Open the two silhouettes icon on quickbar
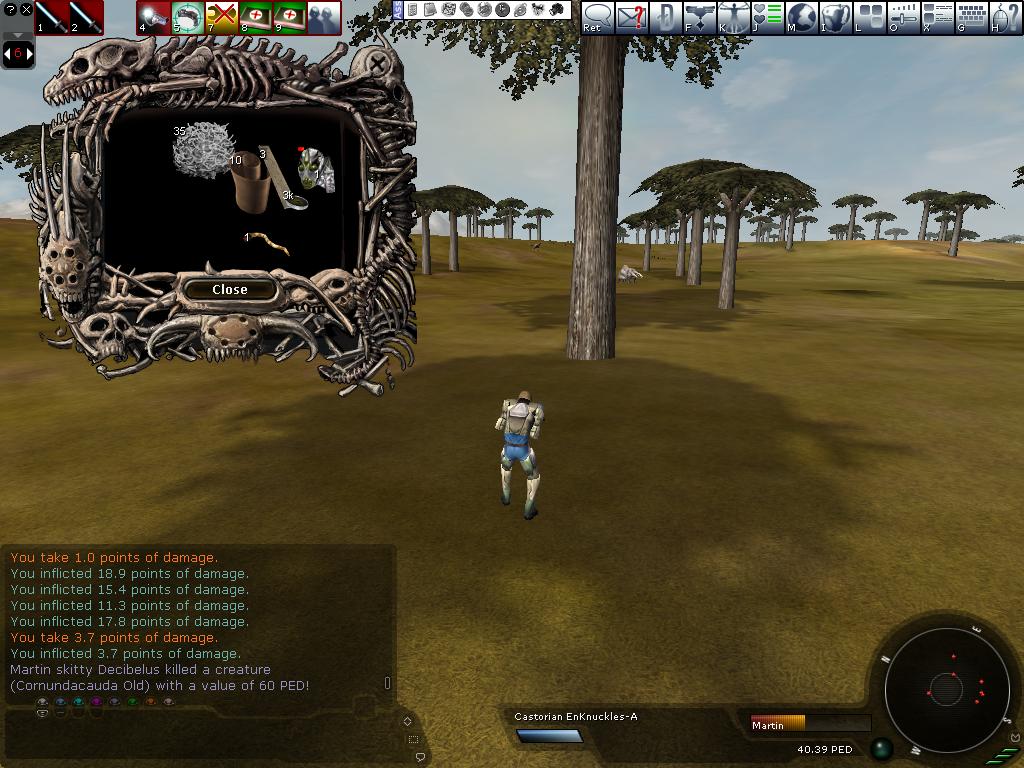 324,17
